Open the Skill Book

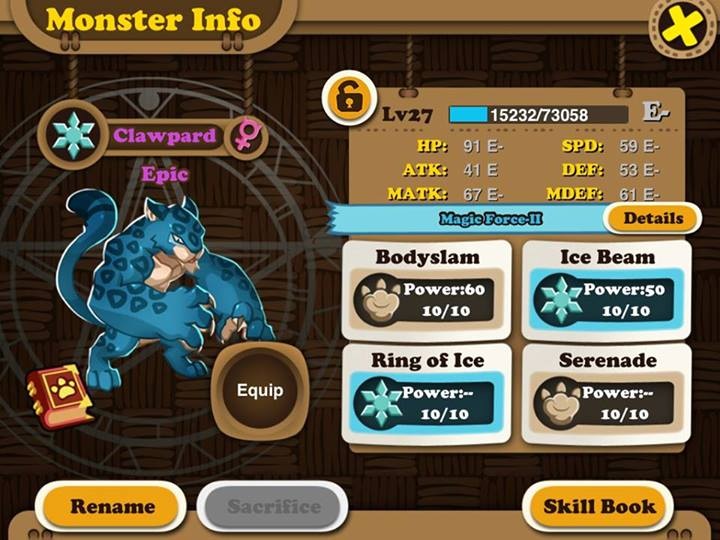pyautogui.click(x=599, y=506)
